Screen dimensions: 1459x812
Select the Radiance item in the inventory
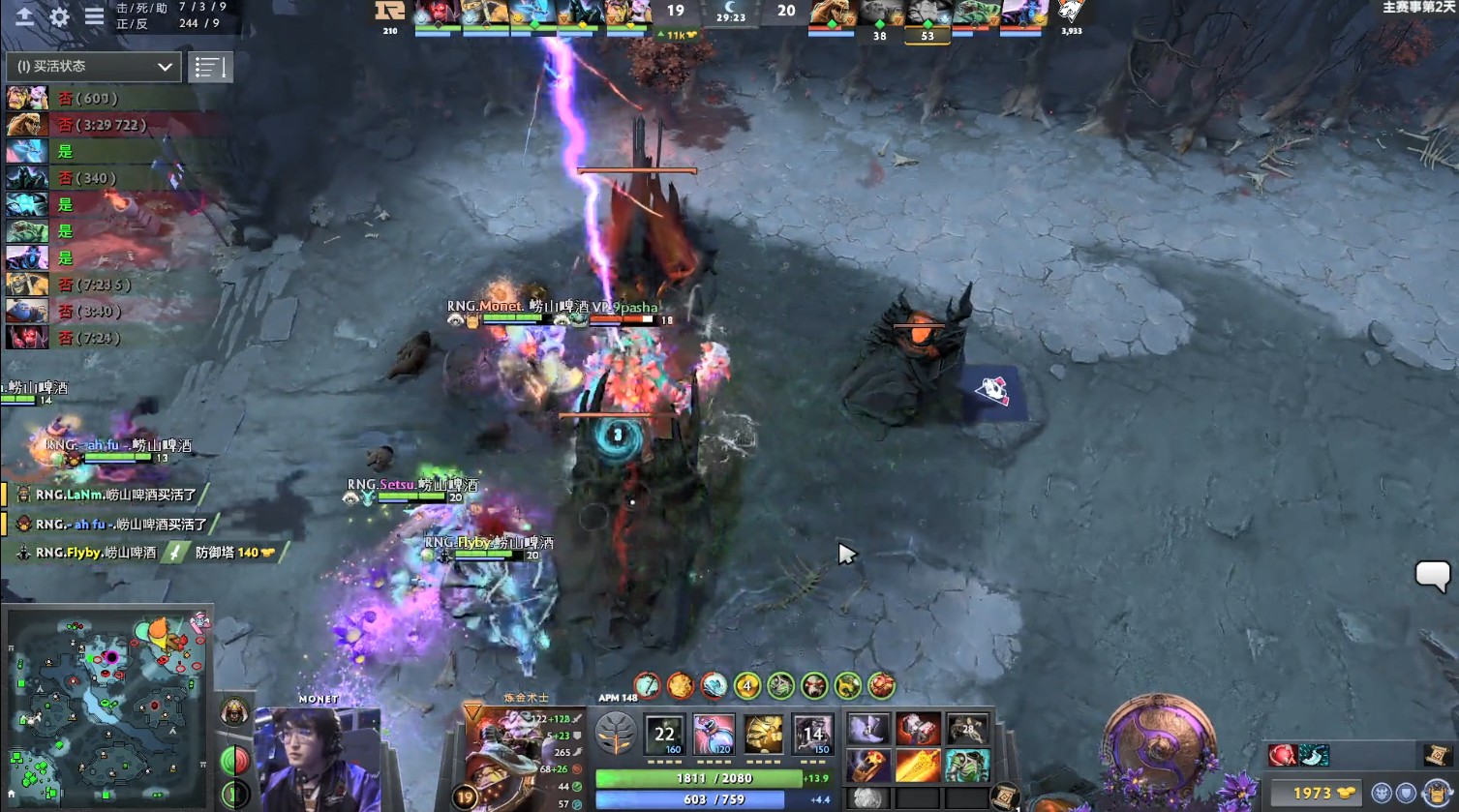pos(916,765)
